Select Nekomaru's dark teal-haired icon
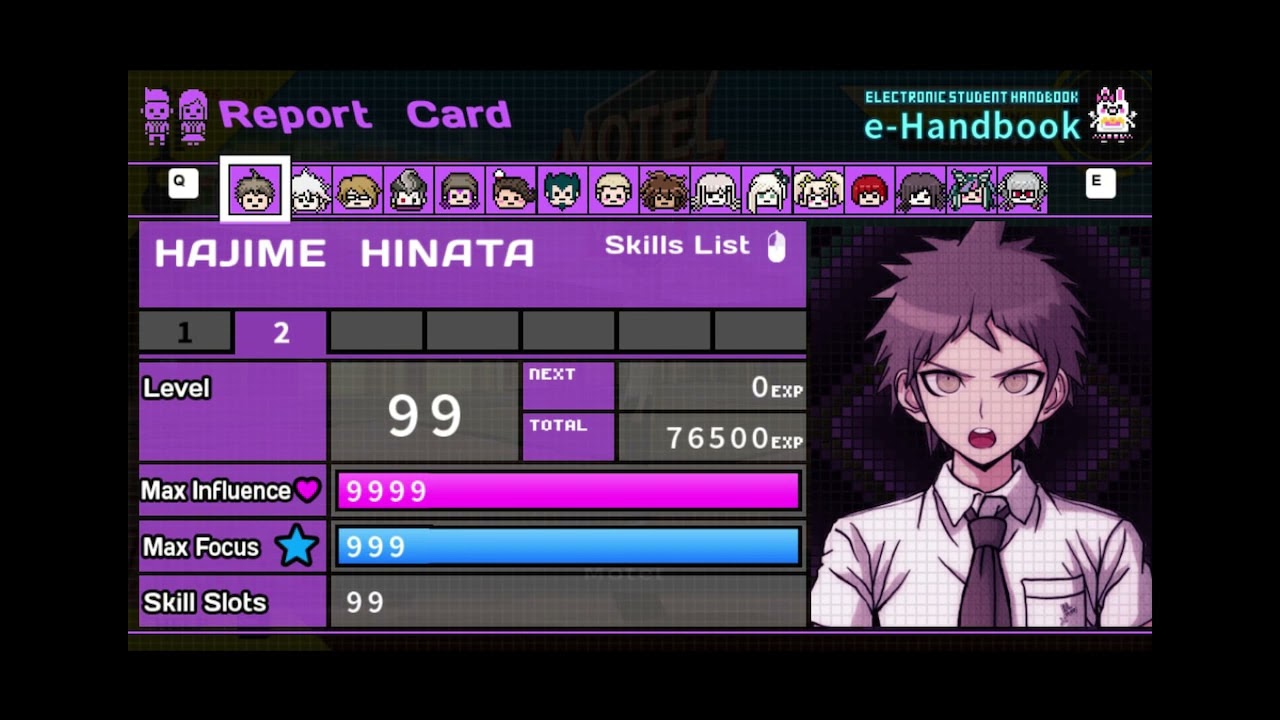 click(562, 190)
